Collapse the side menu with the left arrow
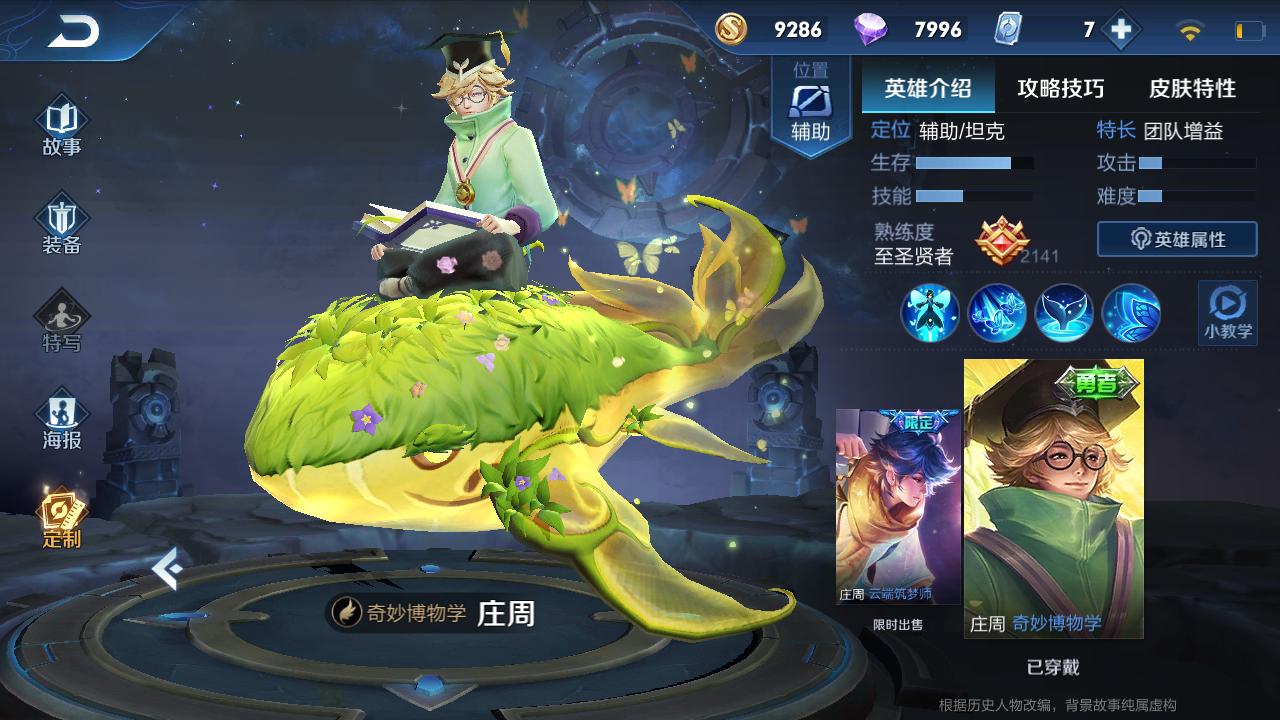The width and height of the screenshot is (1280, 720). point(167,568)
